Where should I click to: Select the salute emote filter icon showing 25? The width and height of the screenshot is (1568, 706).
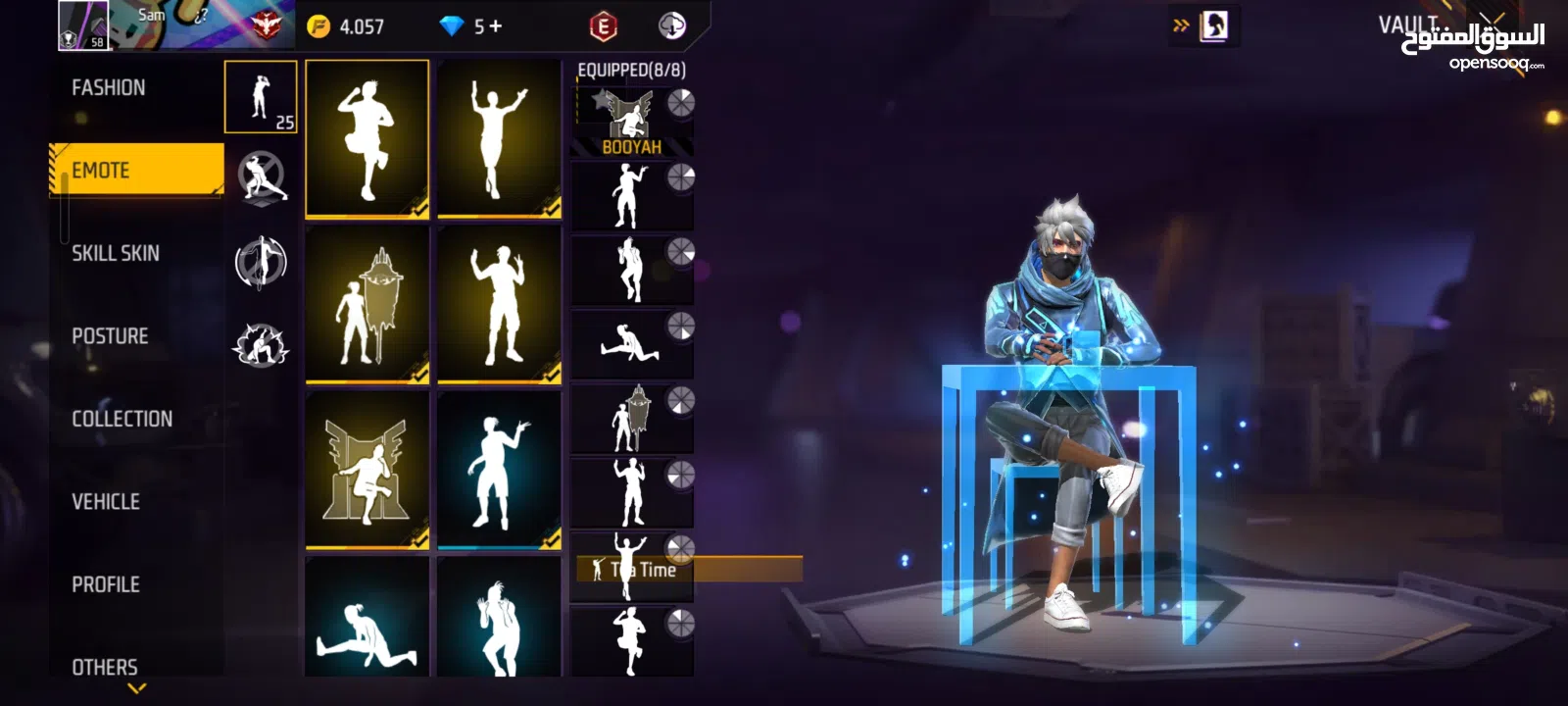pyautogui.click(x=261, y=95)
